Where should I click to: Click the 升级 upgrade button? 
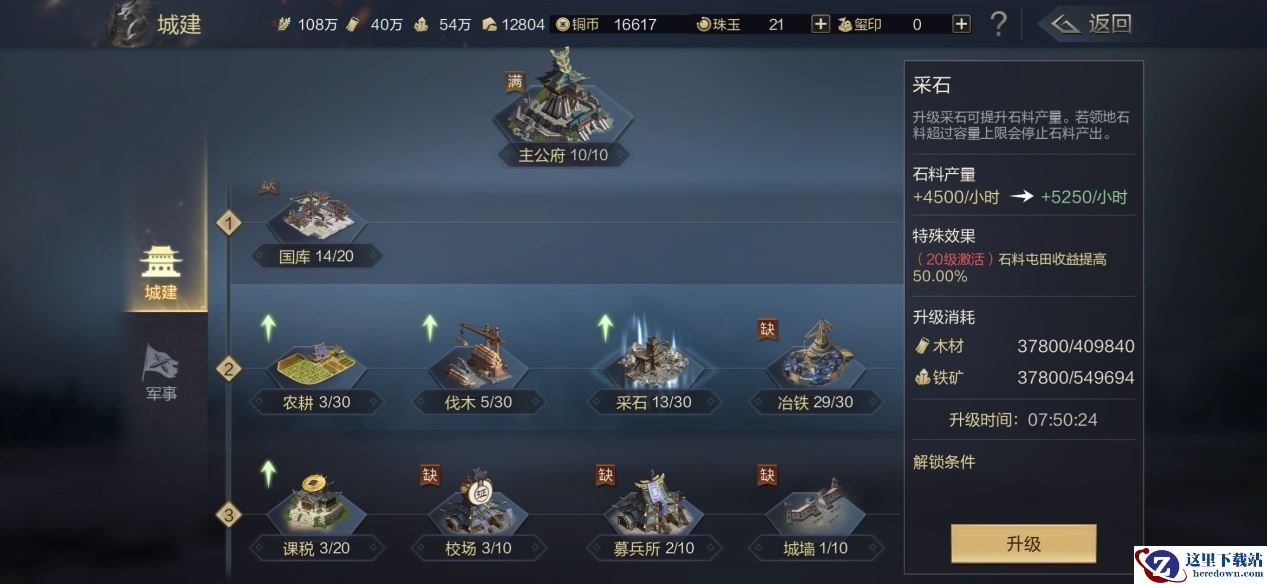point(1023,544)
